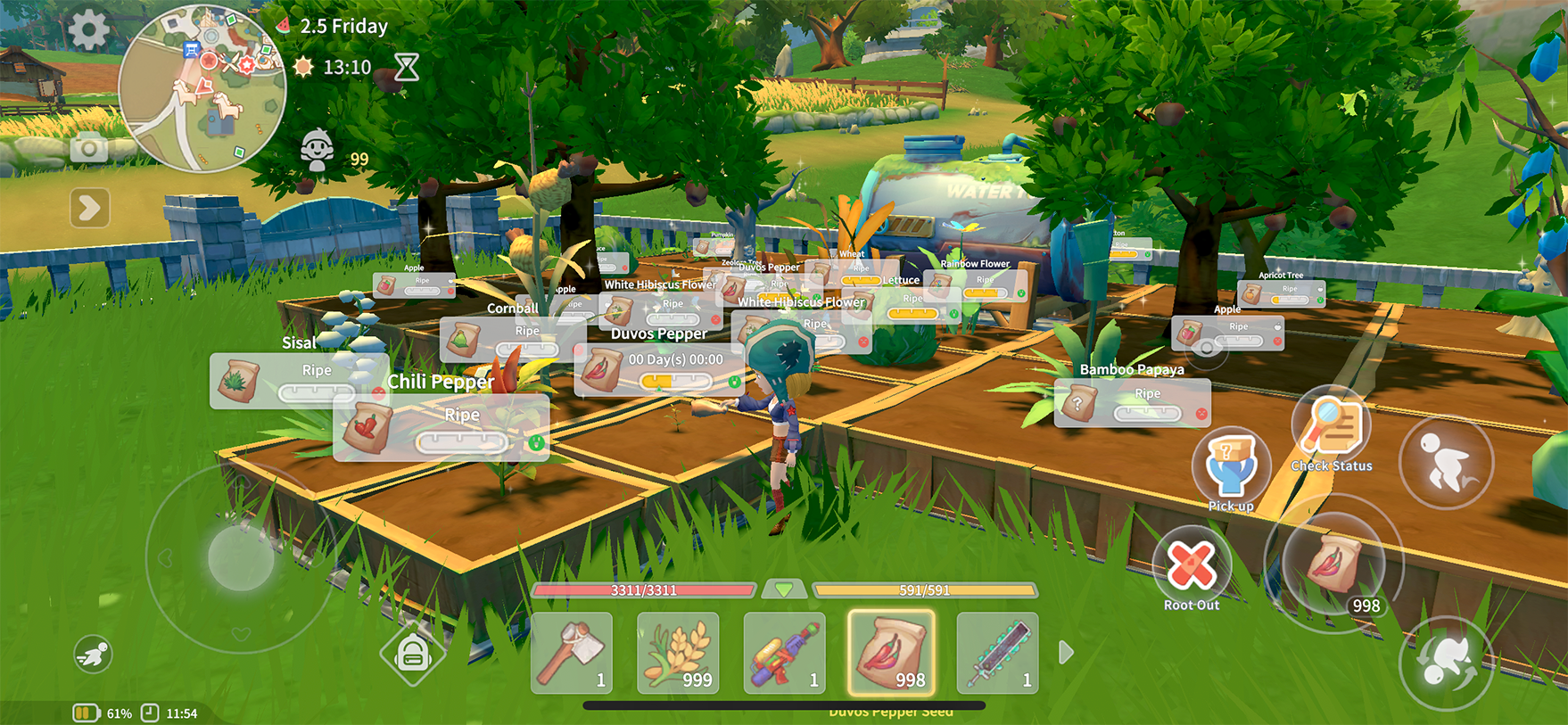
Task: Tap the yellow stamina bar showing 591/591
Action: pyautogui.click(x=923, y=590)
